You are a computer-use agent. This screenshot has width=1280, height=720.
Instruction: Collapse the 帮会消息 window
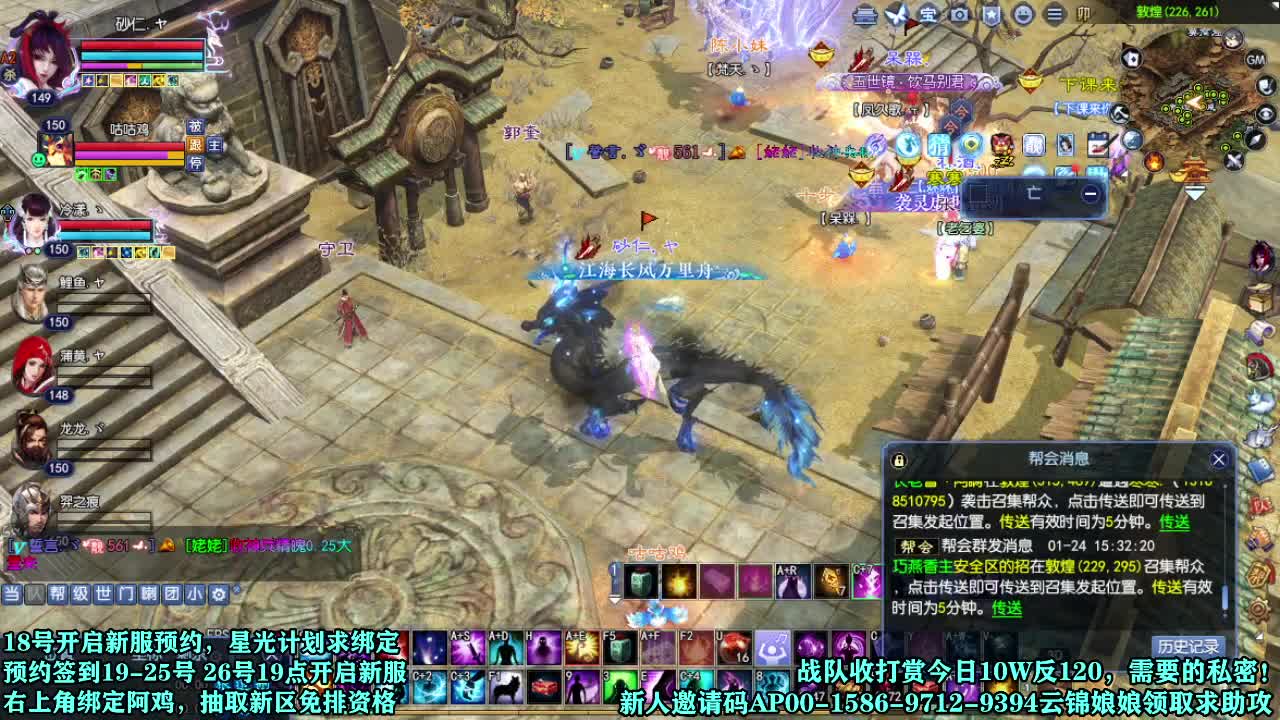(x=1219, y=458)
